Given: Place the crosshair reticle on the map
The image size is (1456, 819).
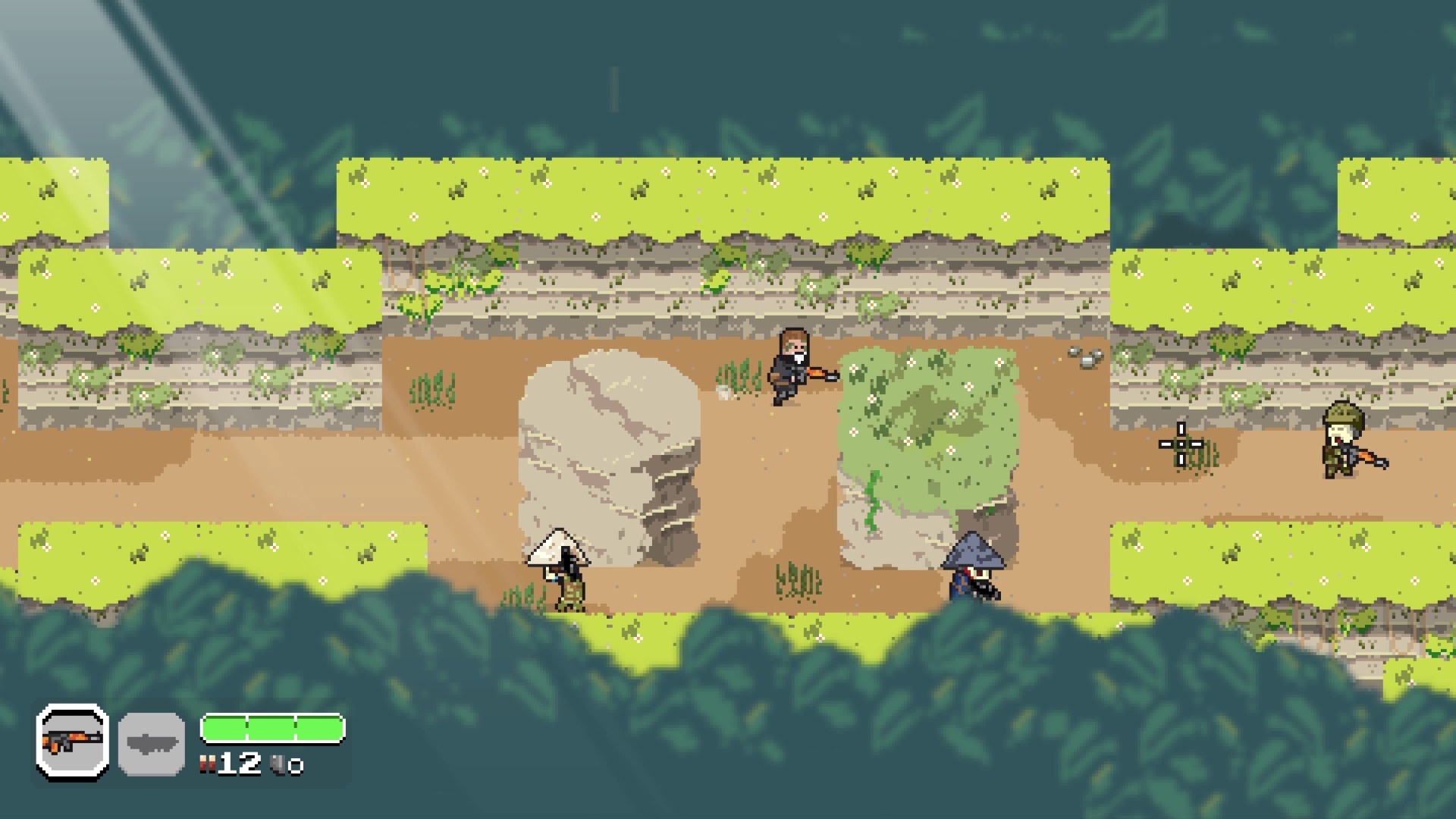Looking at the screenshot, I should pyautogui.click(x=1180, y=442).
